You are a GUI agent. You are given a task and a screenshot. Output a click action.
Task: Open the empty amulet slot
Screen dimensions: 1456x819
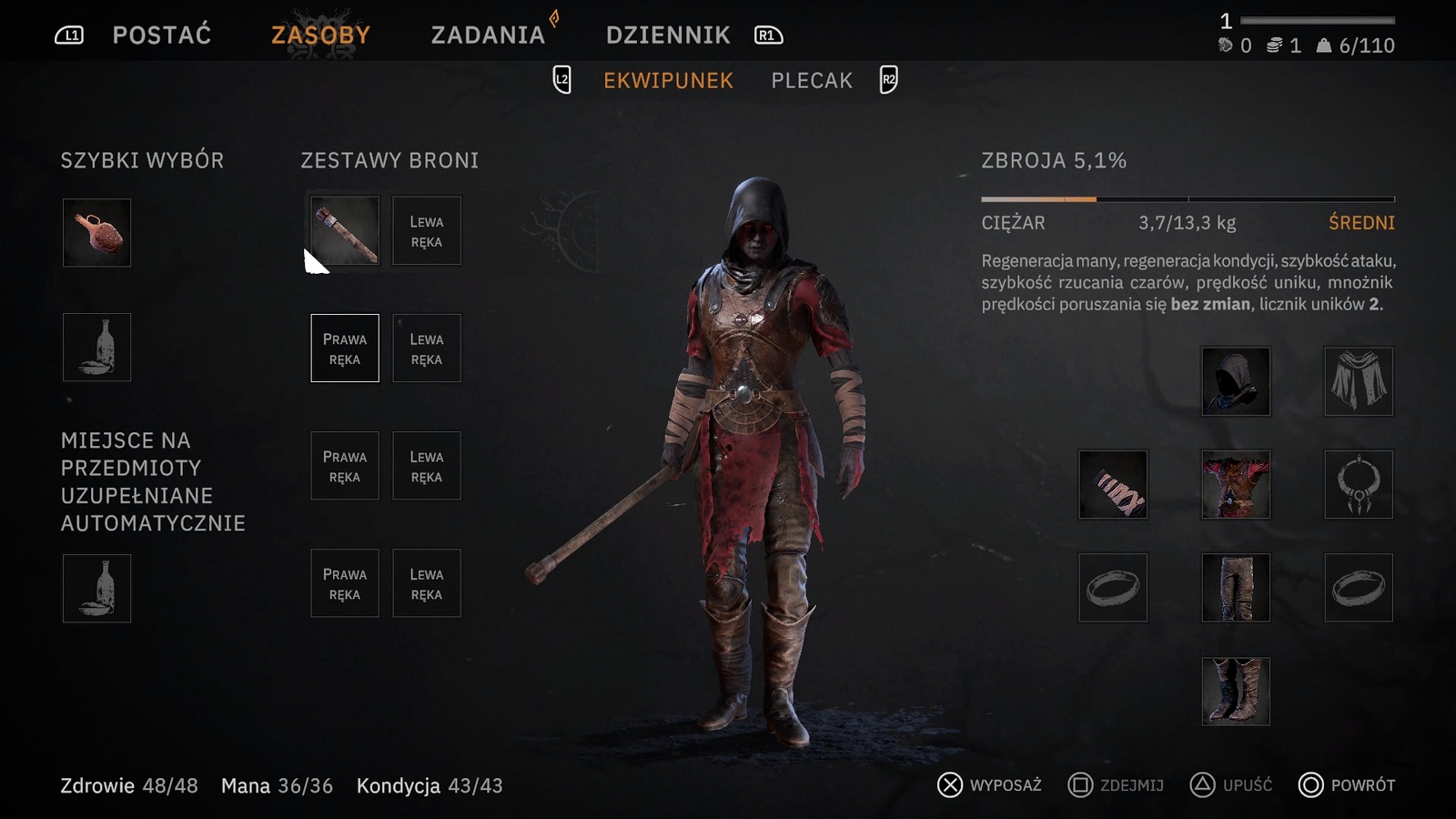(x=1359, y=484)
